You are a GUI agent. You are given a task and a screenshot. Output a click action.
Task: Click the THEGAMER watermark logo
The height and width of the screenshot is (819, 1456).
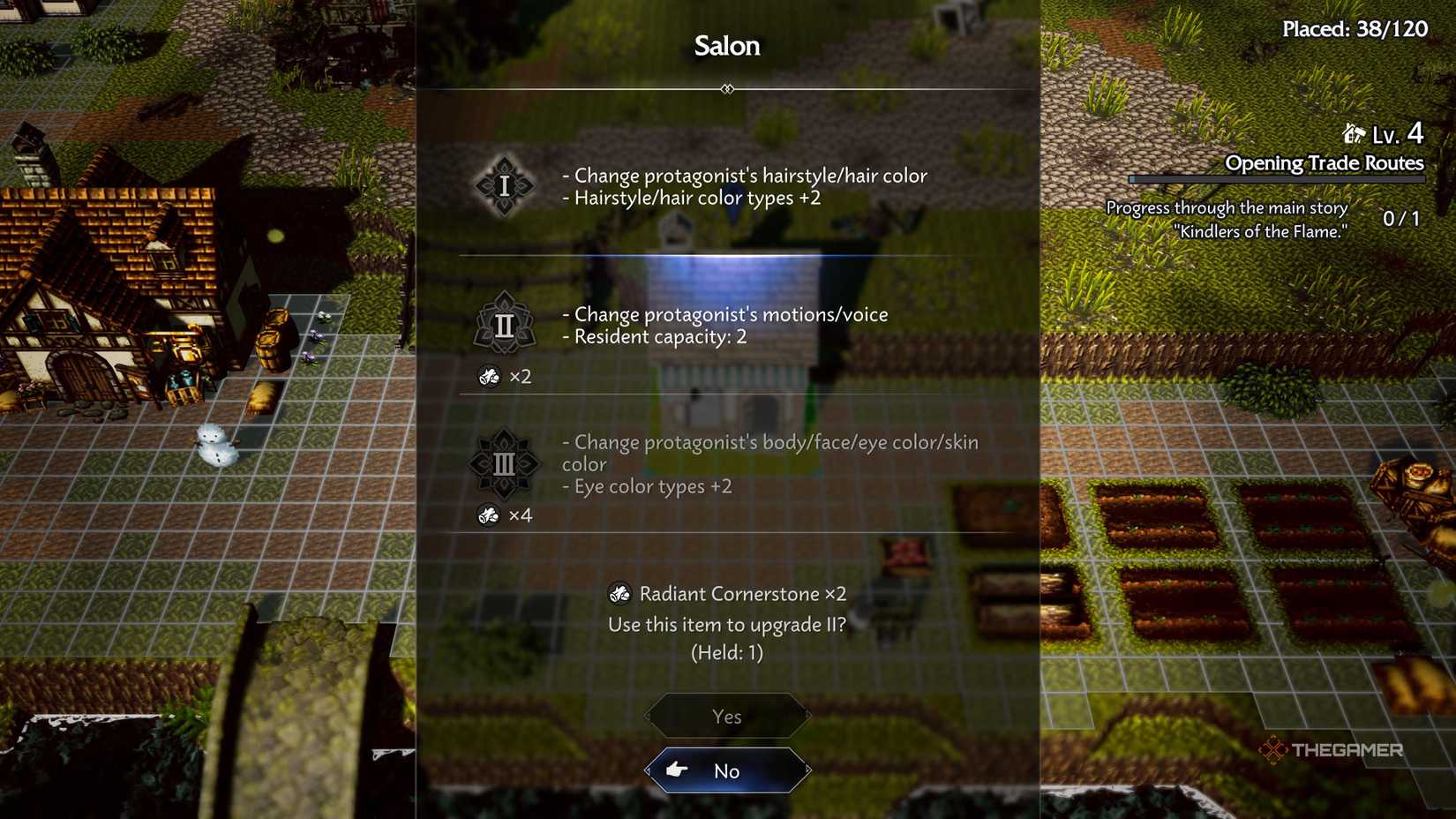(x=1331, y=751)
